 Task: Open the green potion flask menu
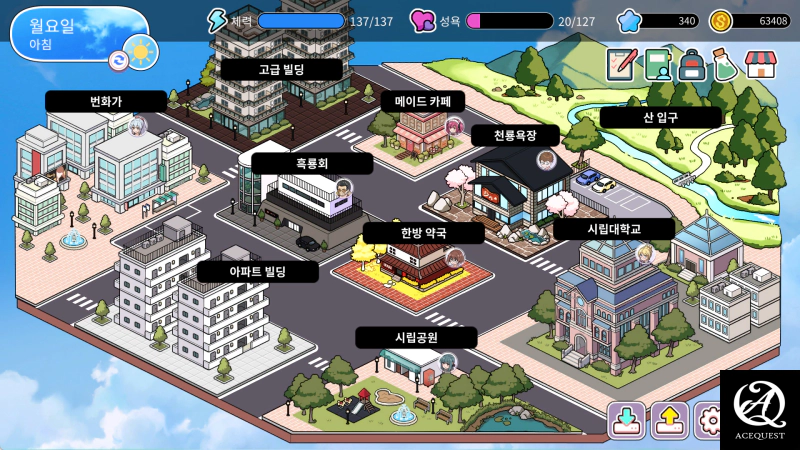click(x=726, y=64)
